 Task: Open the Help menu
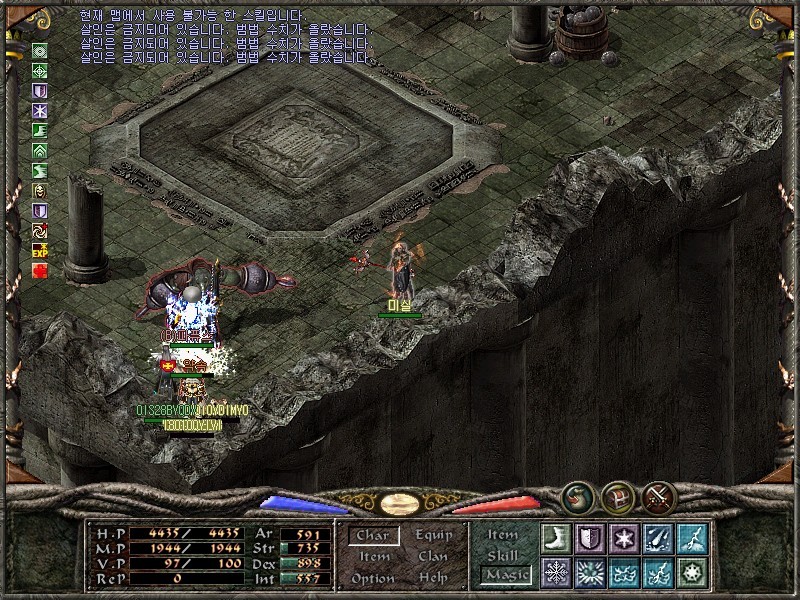(434, 578)
